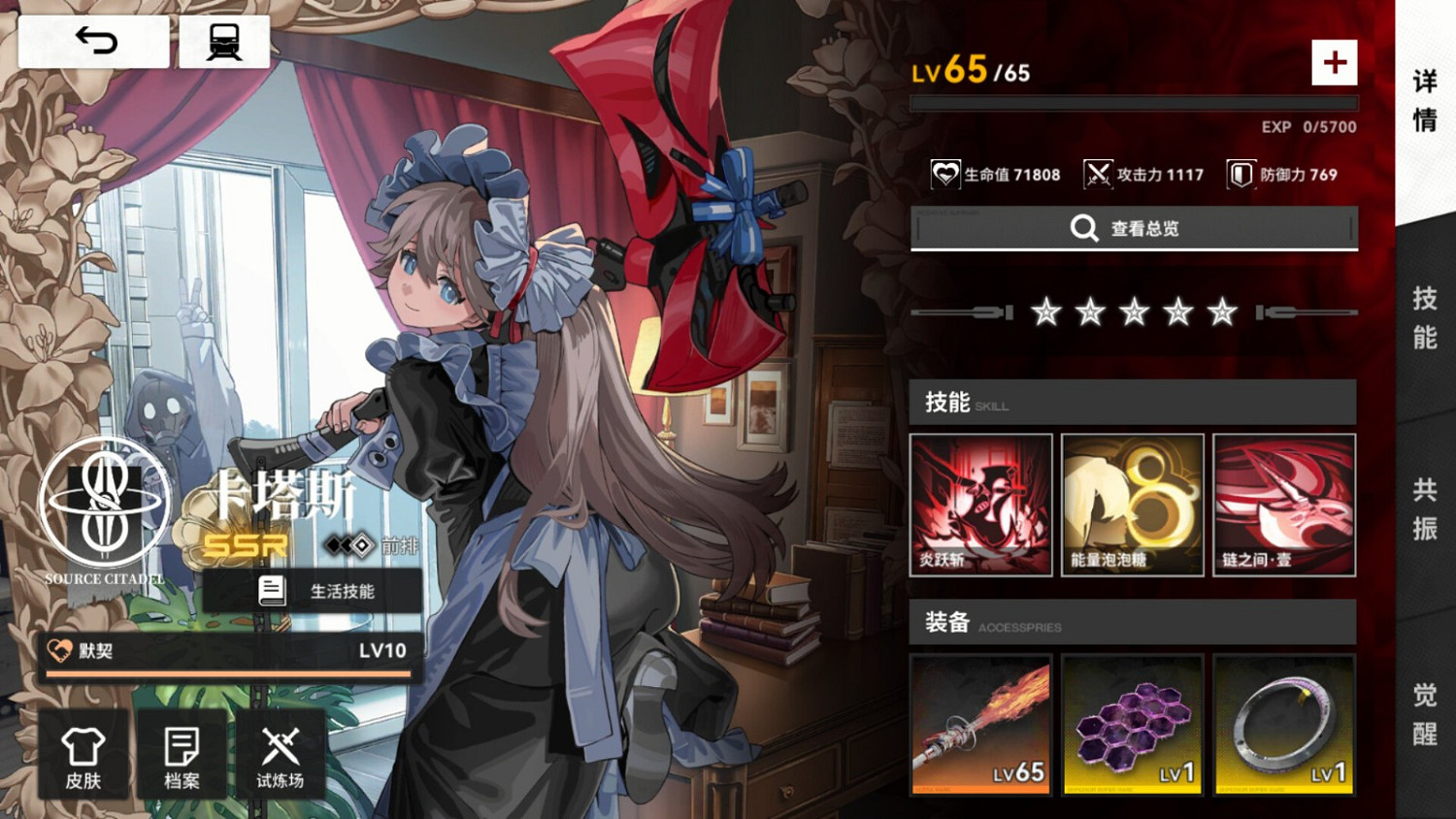Toggle the first star rating slot

coord(1045,312)
